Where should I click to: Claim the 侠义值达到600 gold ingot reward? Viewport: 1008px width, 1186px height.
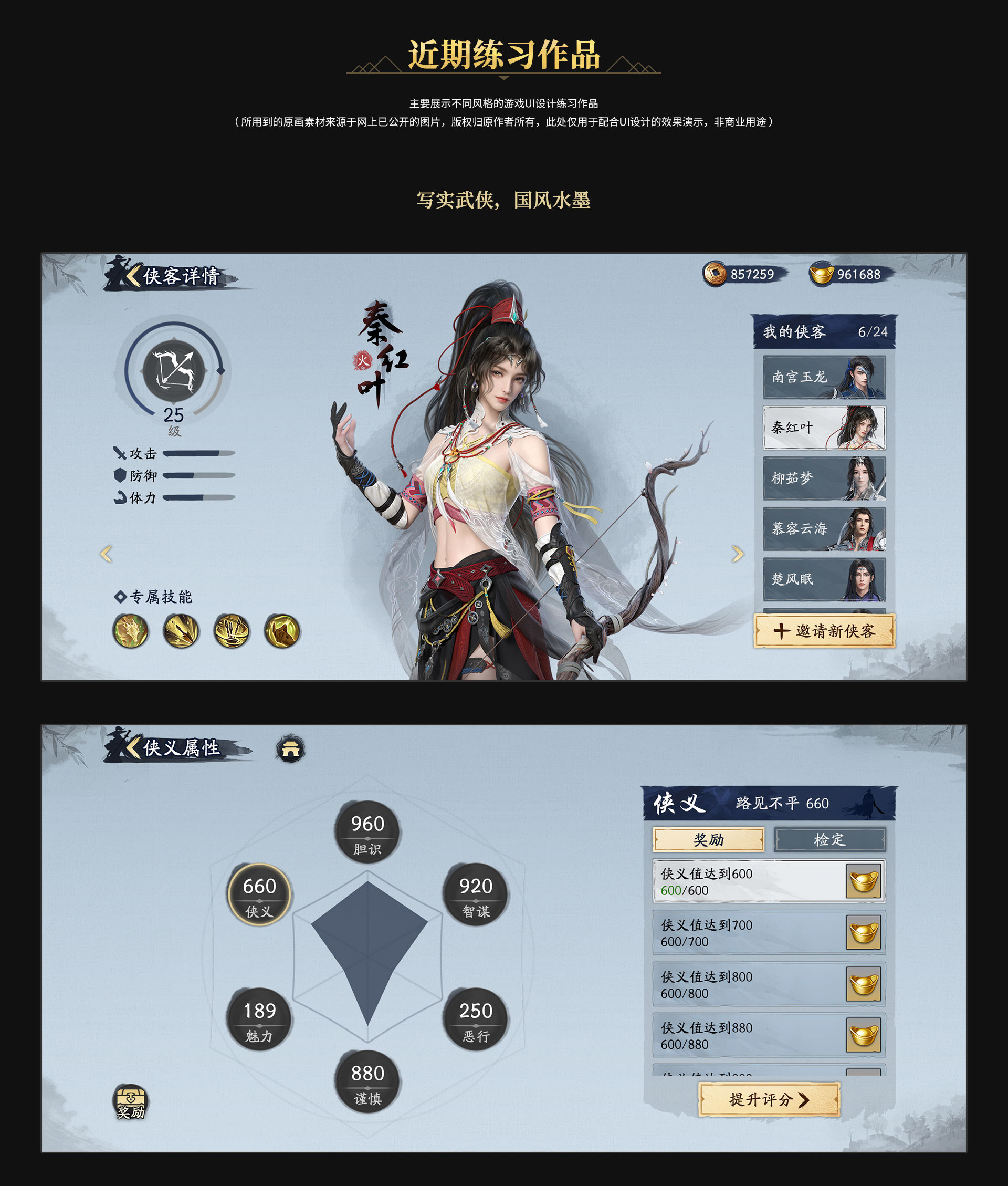coord(864,881)
